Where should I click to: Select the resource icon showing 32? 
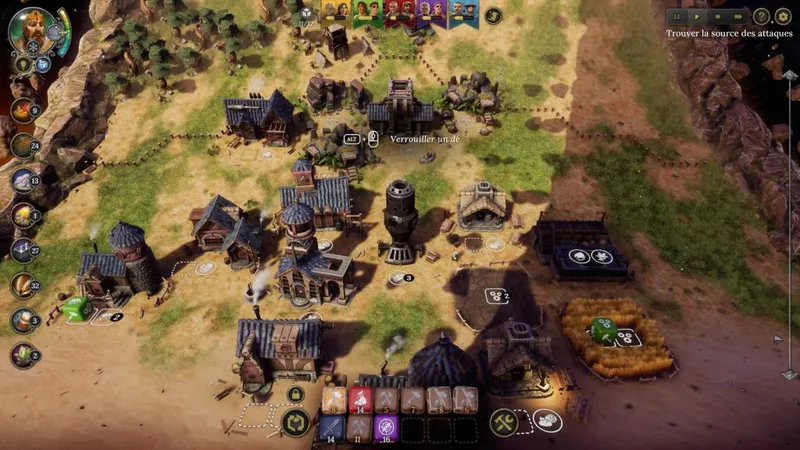(x=21, y=285)
